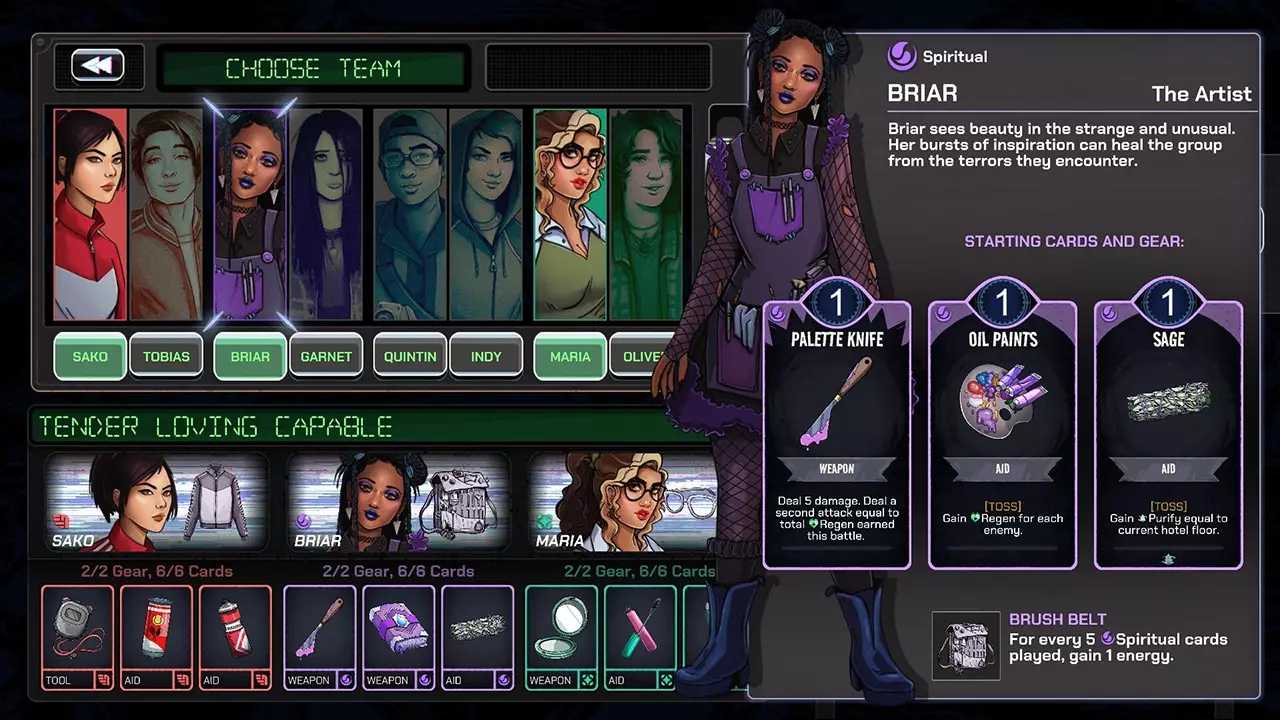This screenshot has height=720, width=1280.
Task: Go back with the rewind arrow button
Action: [x=97, y=66]
